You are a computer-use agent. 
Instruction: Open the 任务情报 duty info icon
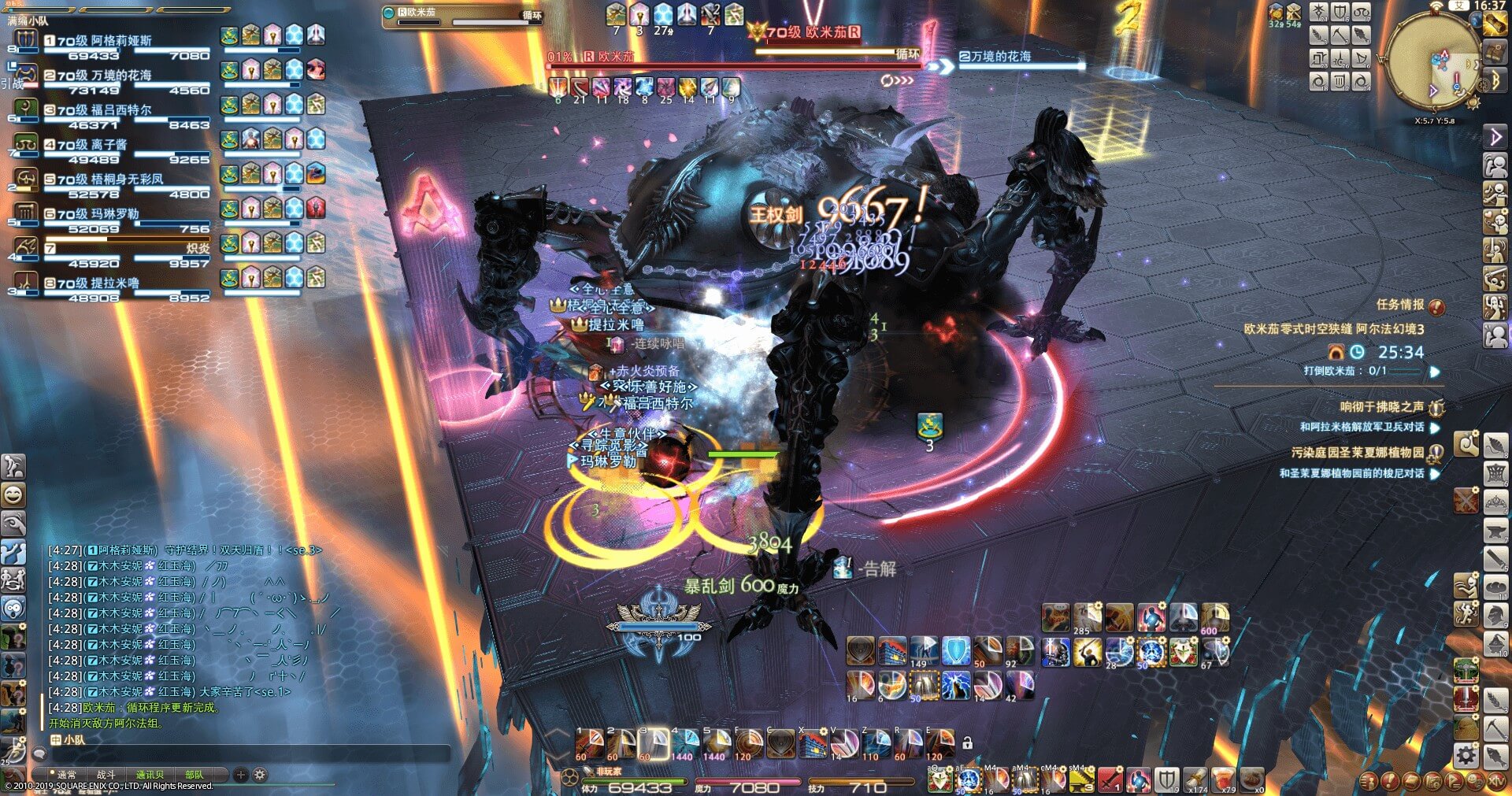click(x=1436, y=305)
